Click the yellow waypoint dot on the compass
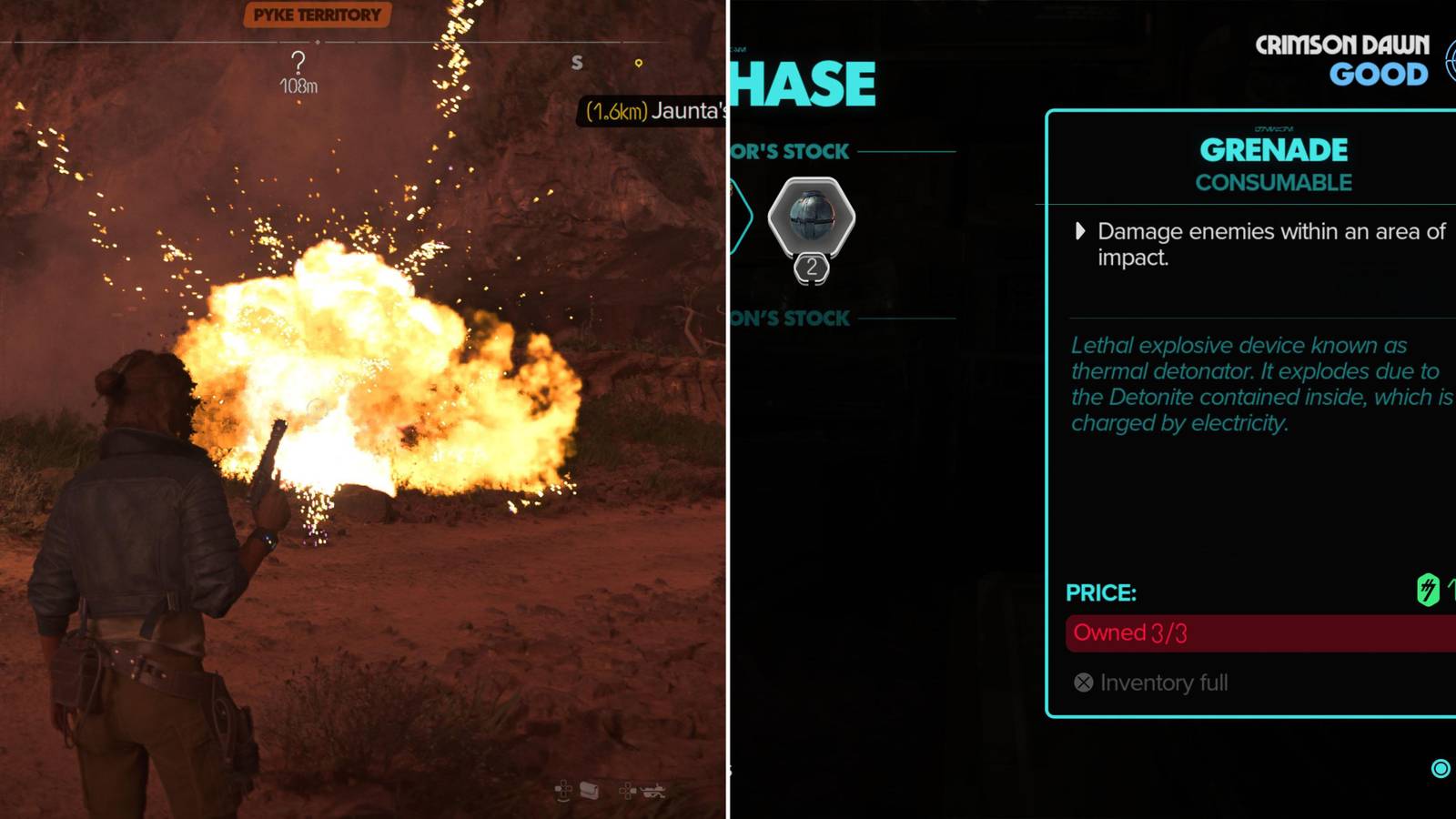Screen dimensions: 1456x819 (x=637, y=64)
